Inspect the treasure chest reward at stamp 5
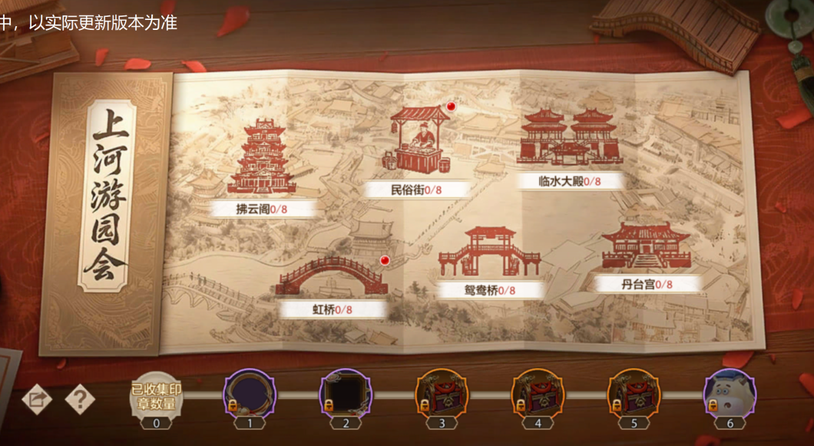The width and height of the screenshot is (814, 446). click(634, 392)
